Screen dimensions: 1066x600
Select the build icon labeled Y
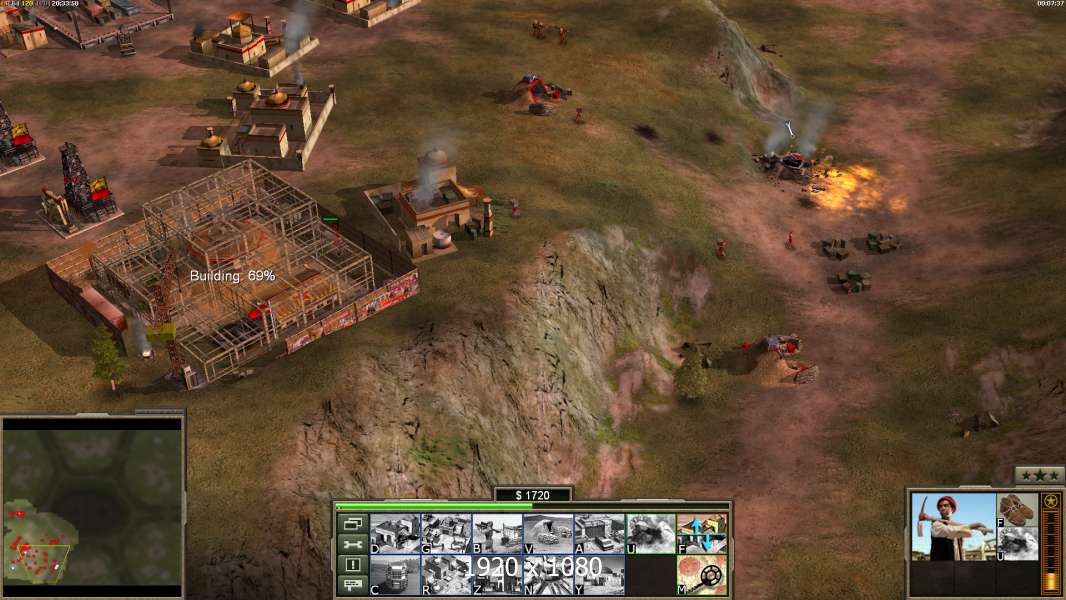[x=599, y=574]
